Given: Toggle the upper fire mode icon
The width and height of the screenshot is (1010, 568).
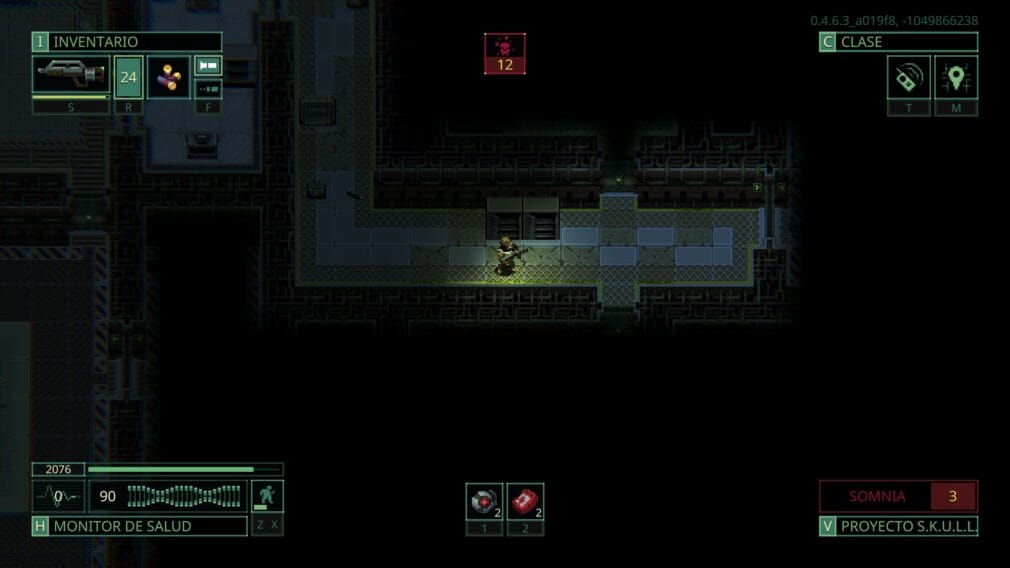Looking at the screenshot, I should 208,66.
